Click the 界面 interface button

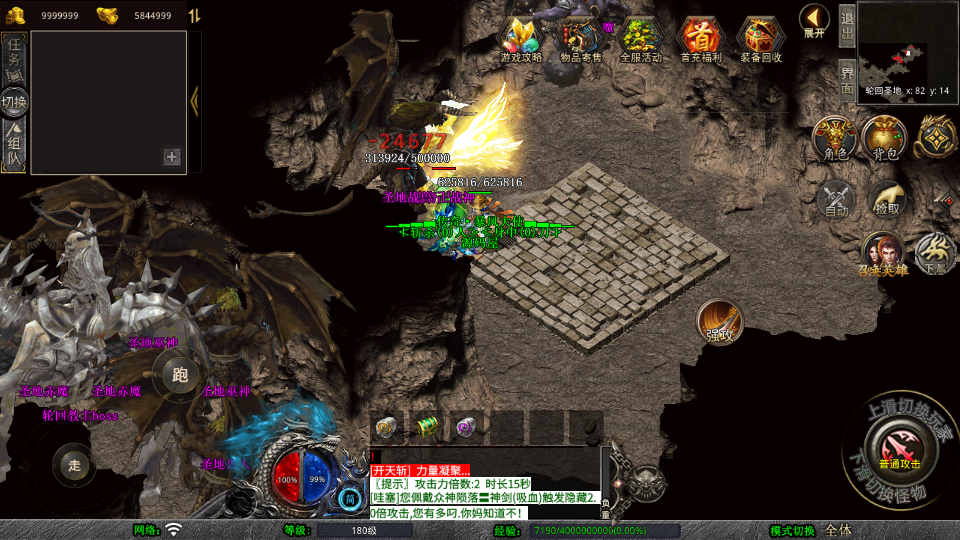coord(846,78)
